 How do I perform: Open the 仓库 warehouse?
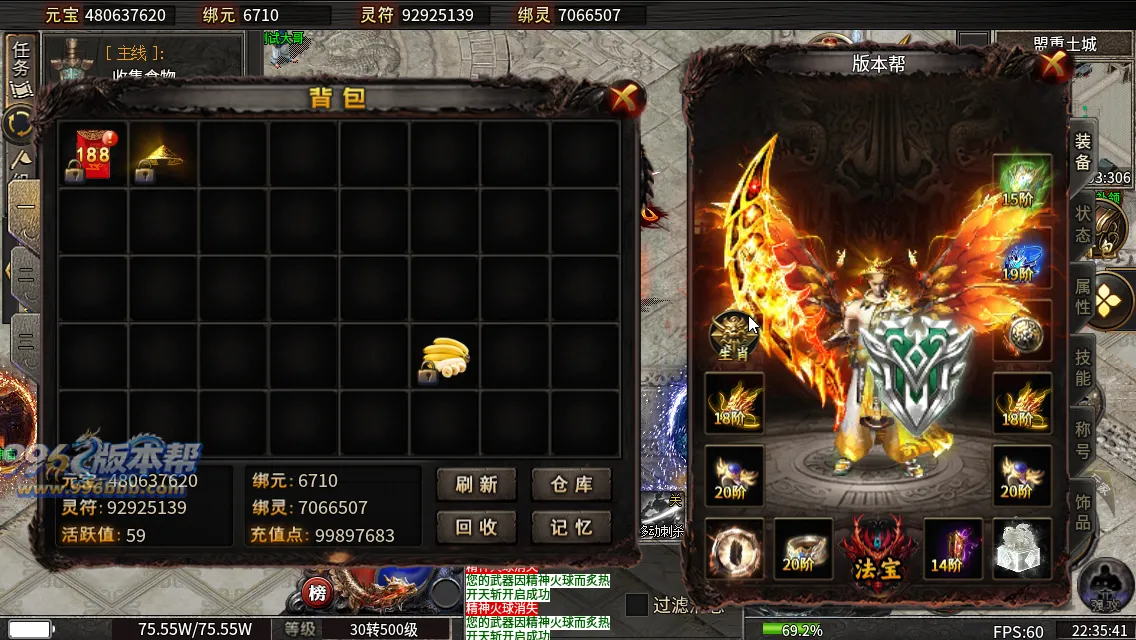click(571, 485)
